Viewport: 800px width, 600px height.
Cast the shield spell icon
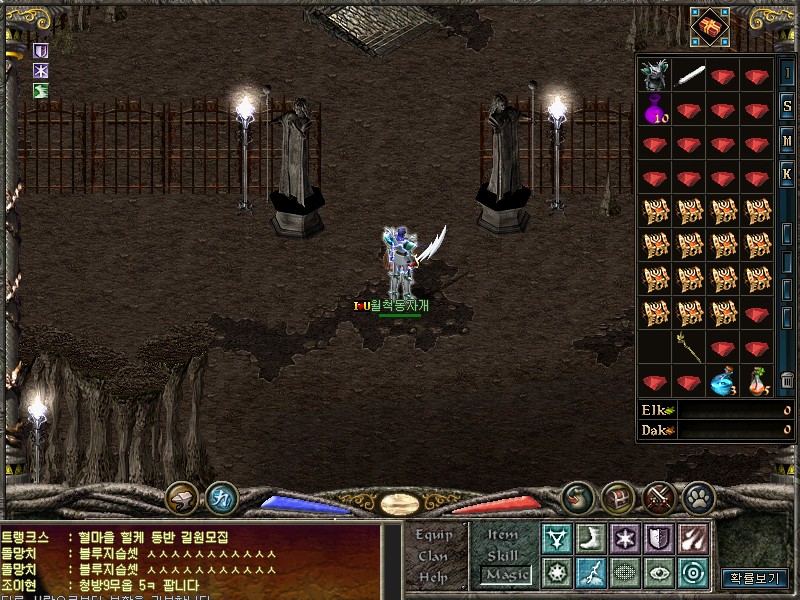pyautogui.click(x=658, y=538)
